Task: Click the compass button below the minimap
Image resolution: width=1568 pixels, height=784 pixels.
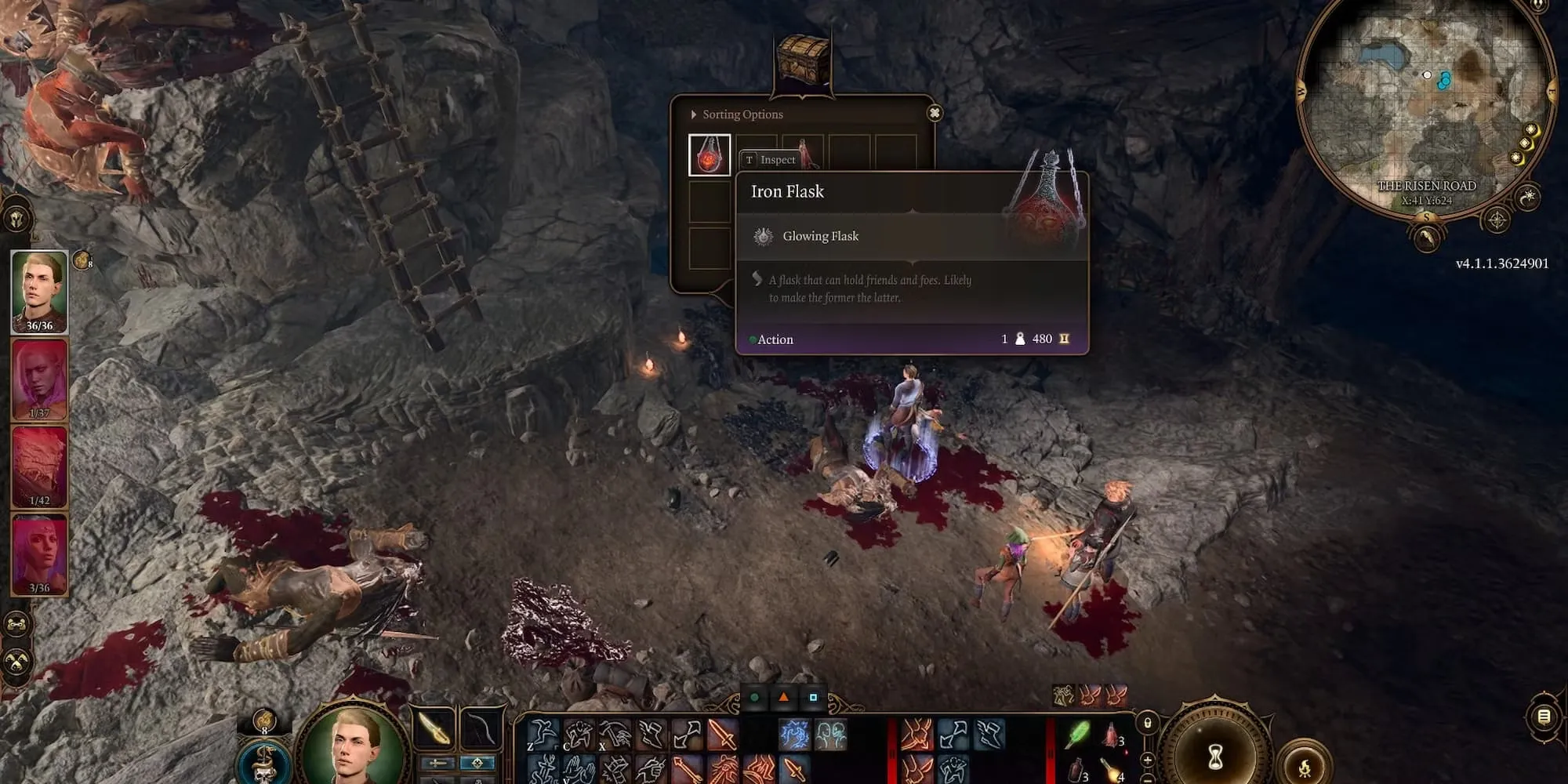Action: (1496, 220)
